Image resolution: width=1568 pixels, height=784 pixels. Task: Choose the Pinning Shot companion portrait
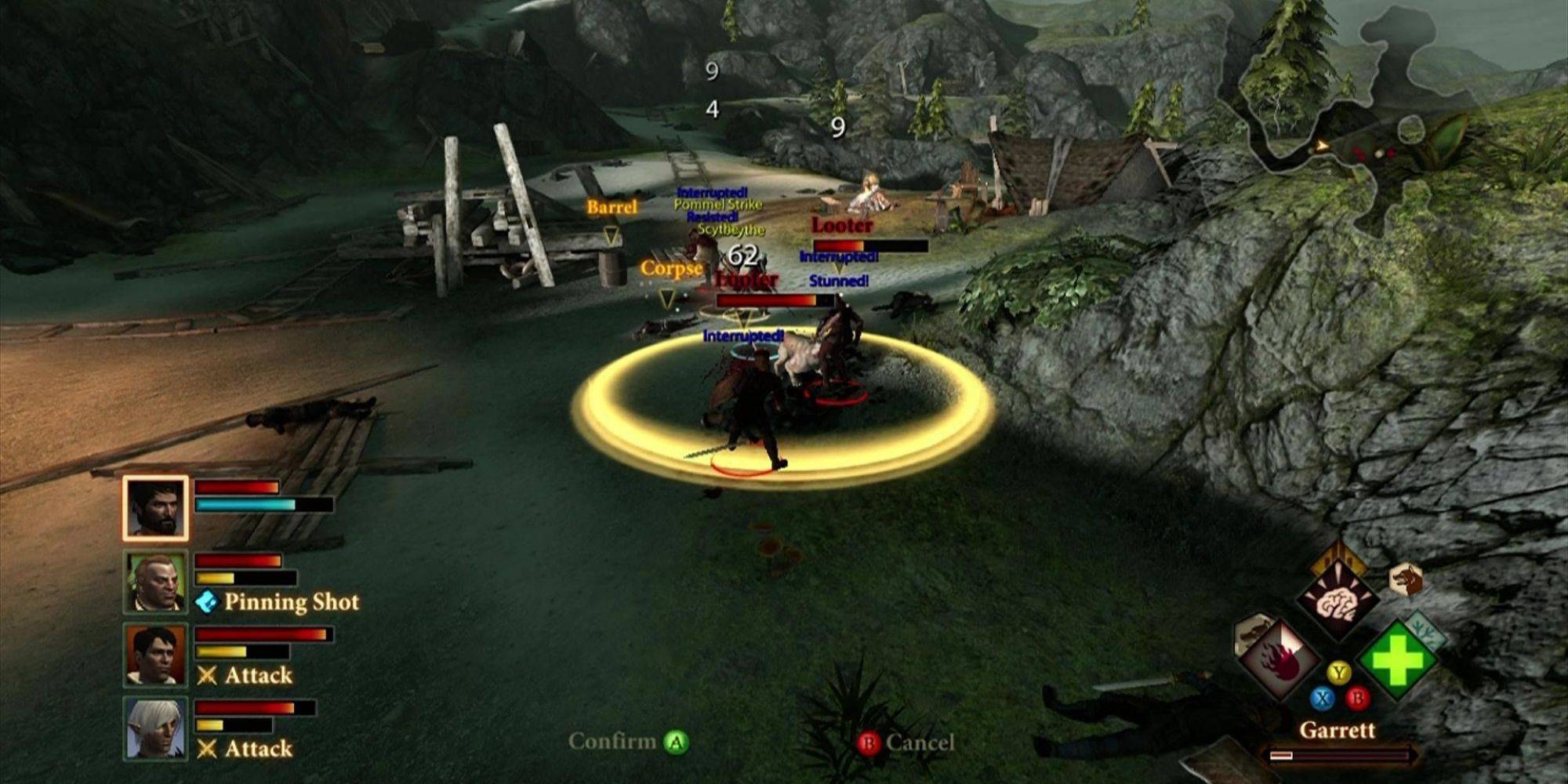155,582
